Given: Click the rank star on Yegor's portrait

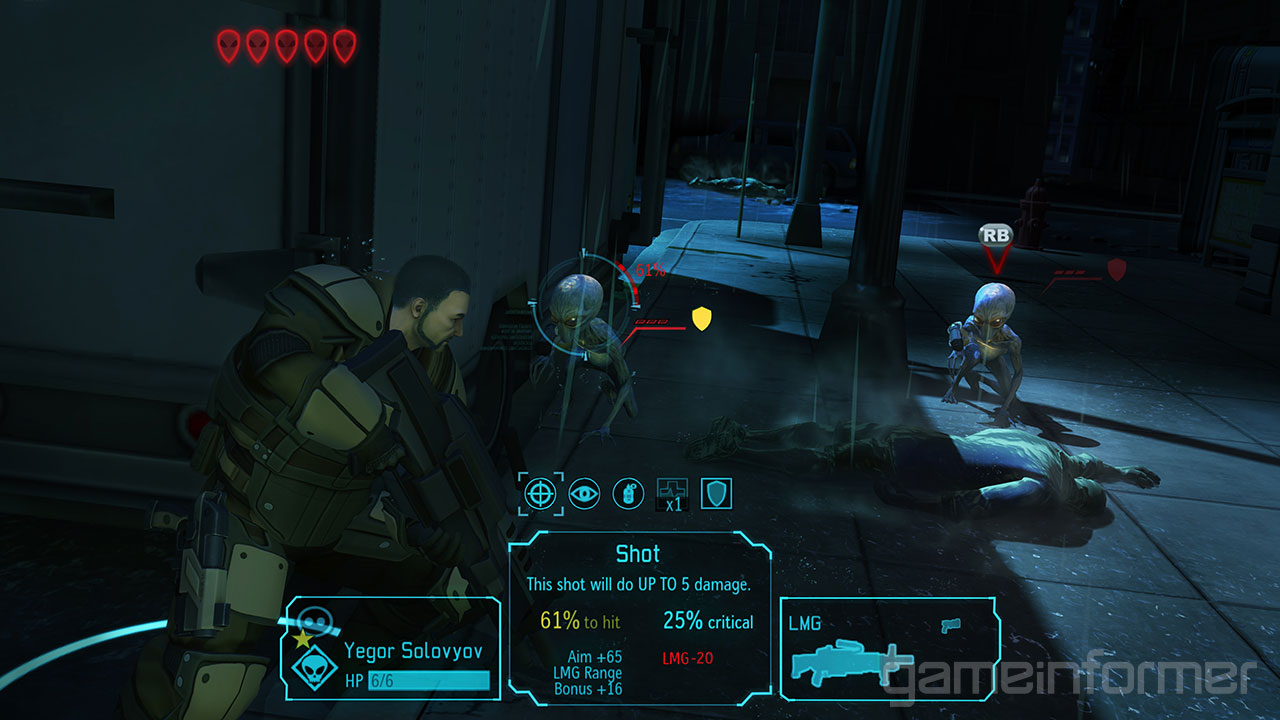Looking at the screenshot, I should pyautogui.click(x=302, y=637).
